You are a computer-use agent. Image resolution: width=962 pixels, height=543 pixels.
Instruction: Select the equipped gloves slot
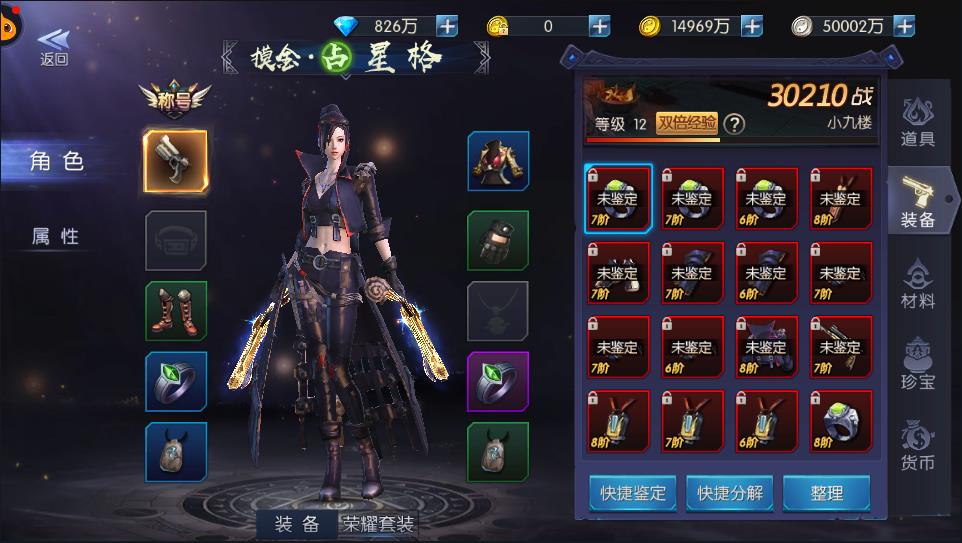point(498,240)
